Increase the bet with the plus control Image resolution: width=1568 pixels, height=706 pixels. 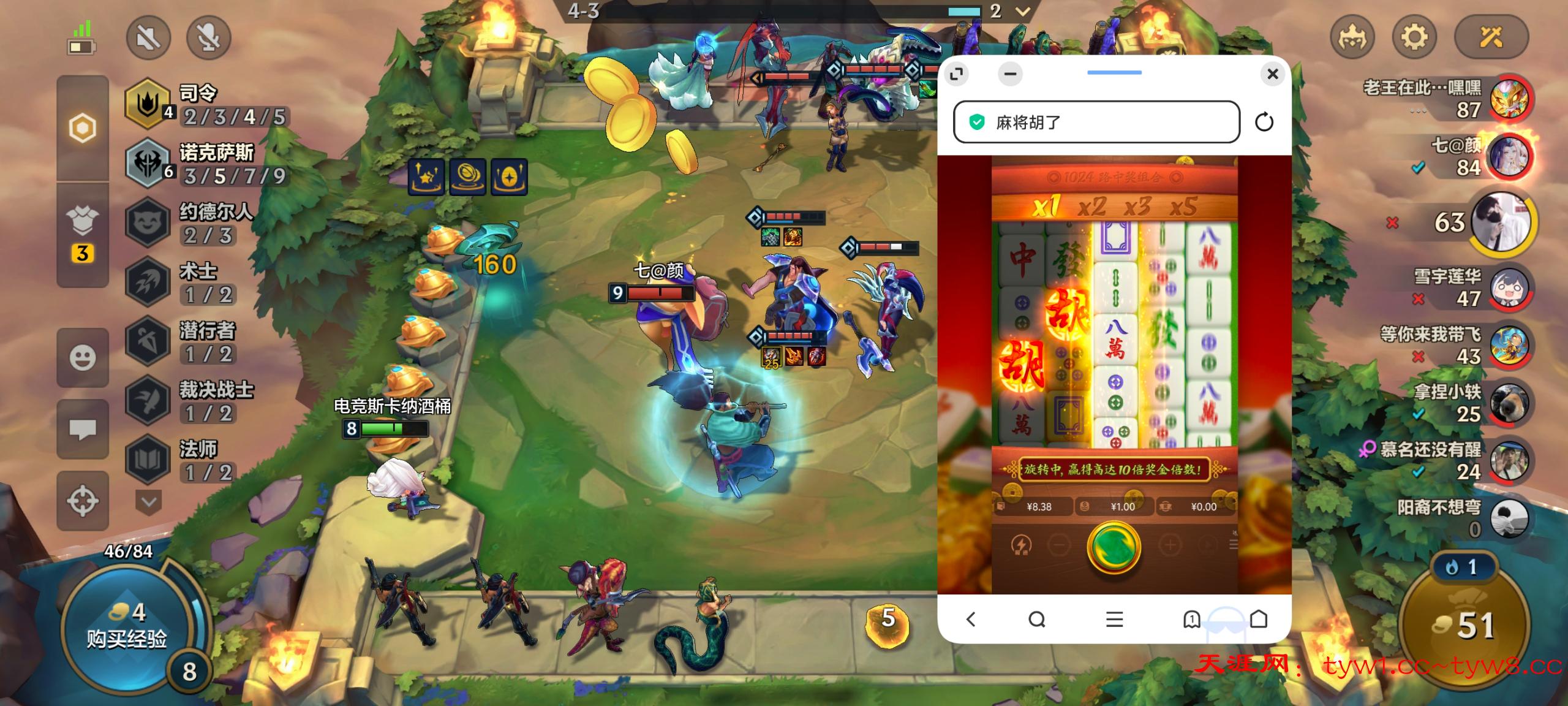tap(1170, 544)
